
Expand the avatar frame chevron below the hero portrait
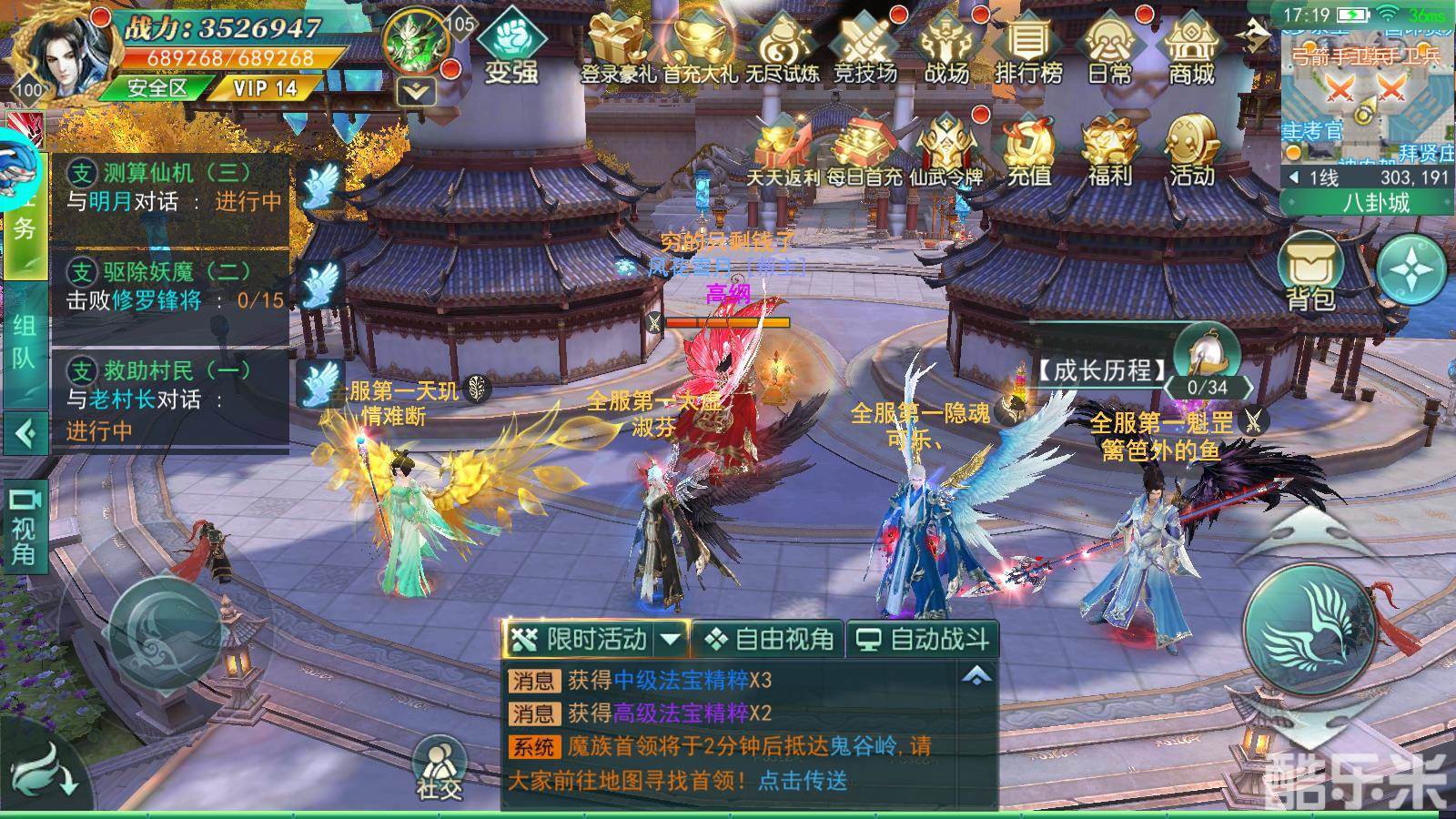tap(414, 89)
